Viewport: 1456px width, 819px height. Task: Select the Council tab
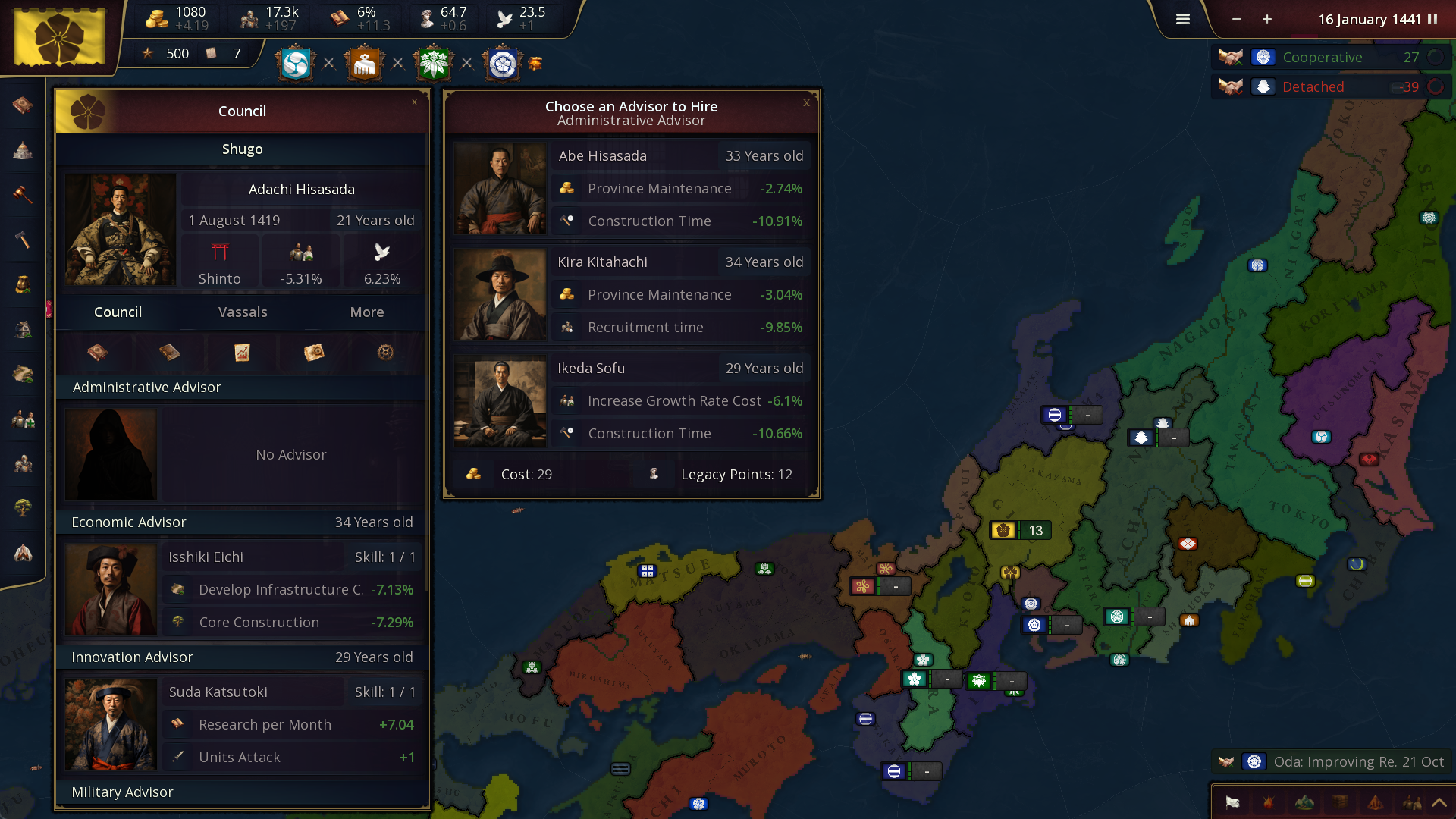coord(118,312)
